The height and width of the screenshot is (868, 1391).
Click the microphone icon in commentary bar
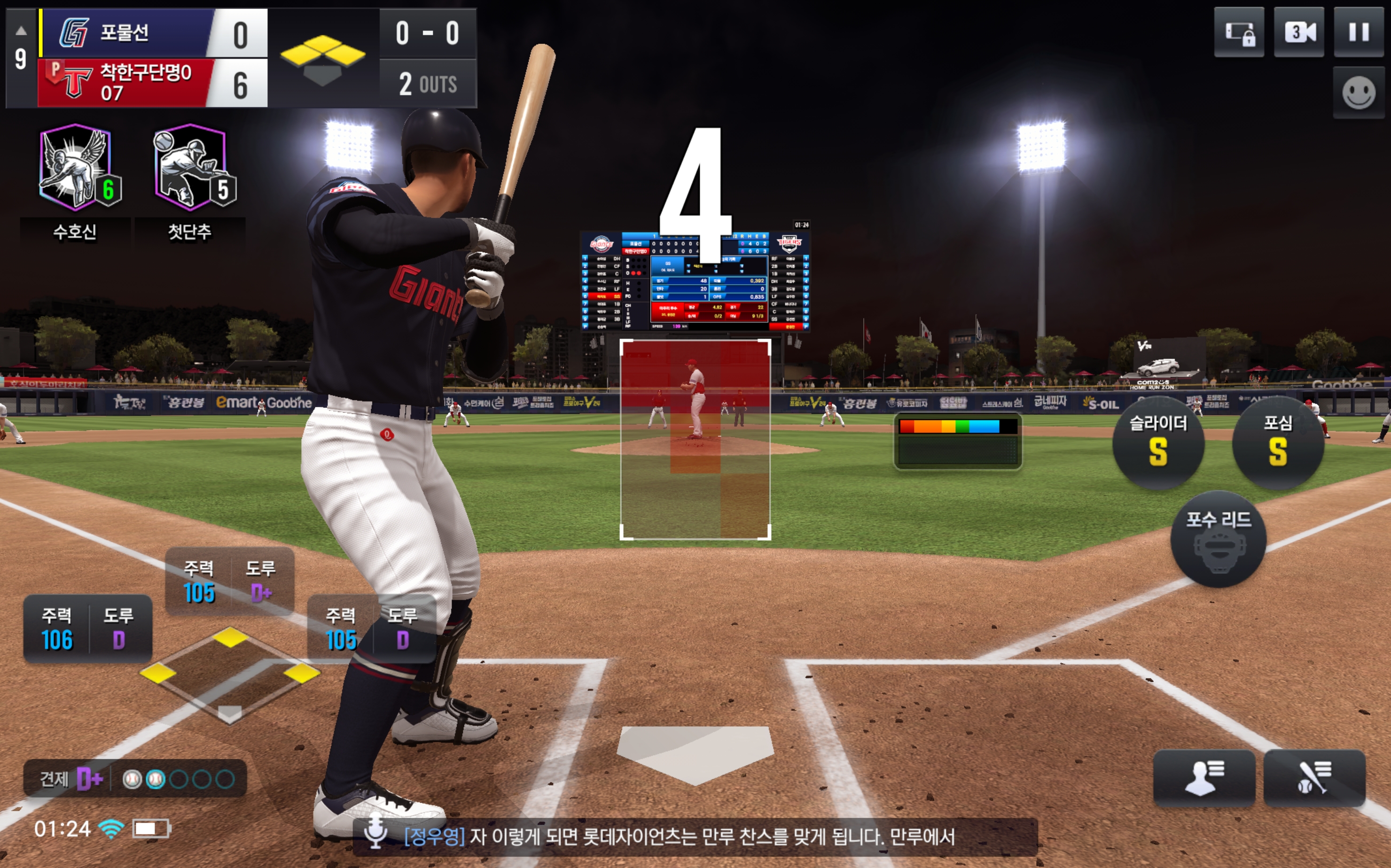coord(375,834)
